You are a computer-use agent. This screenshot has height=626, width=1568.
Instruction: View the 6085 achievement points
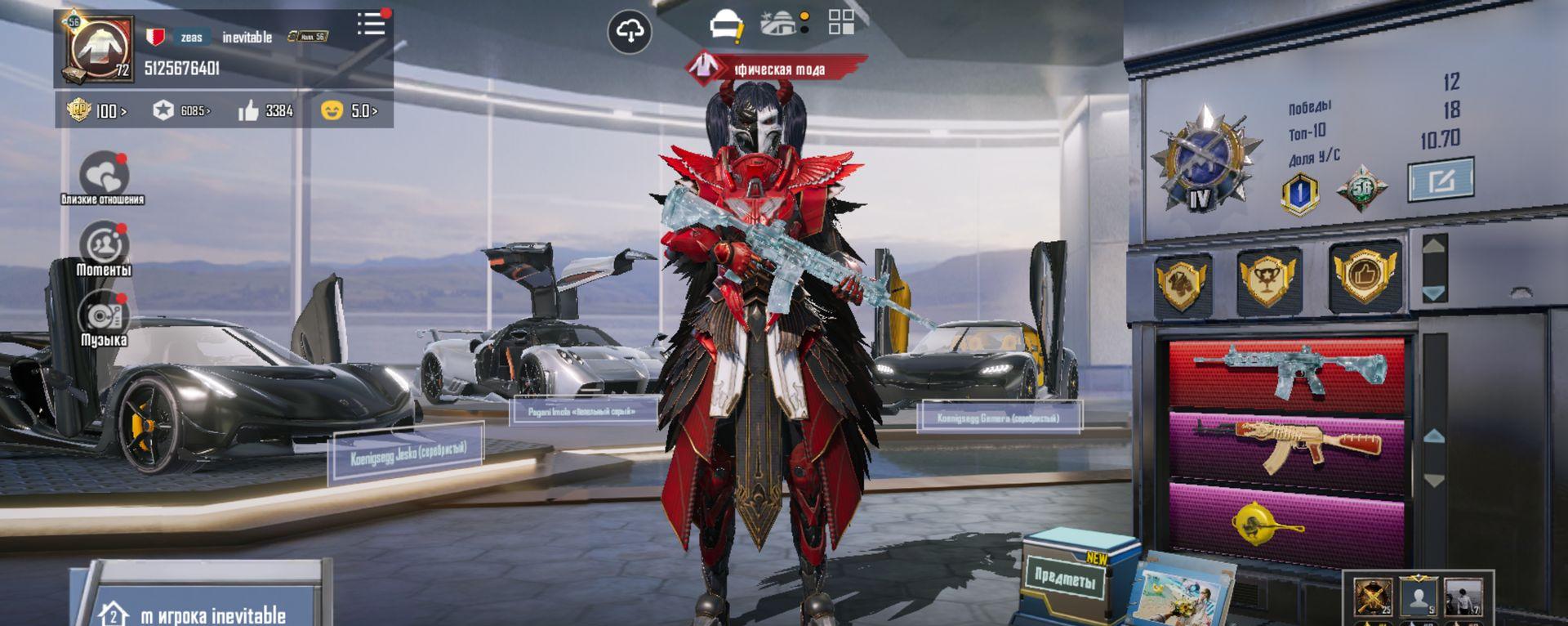[x=181, y=110]
